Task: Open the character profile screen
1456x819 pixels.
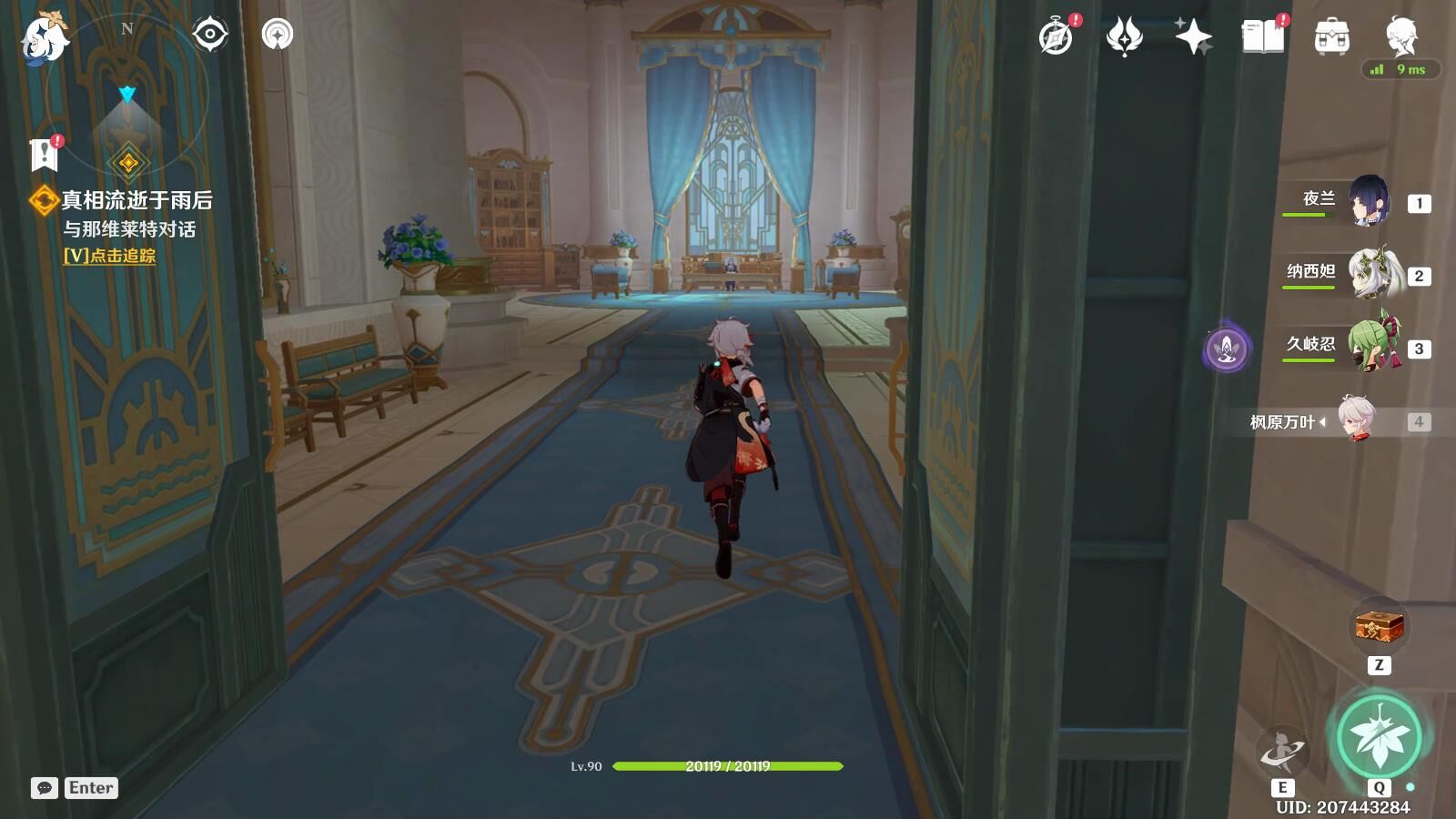Action: tap(1400, 35)
